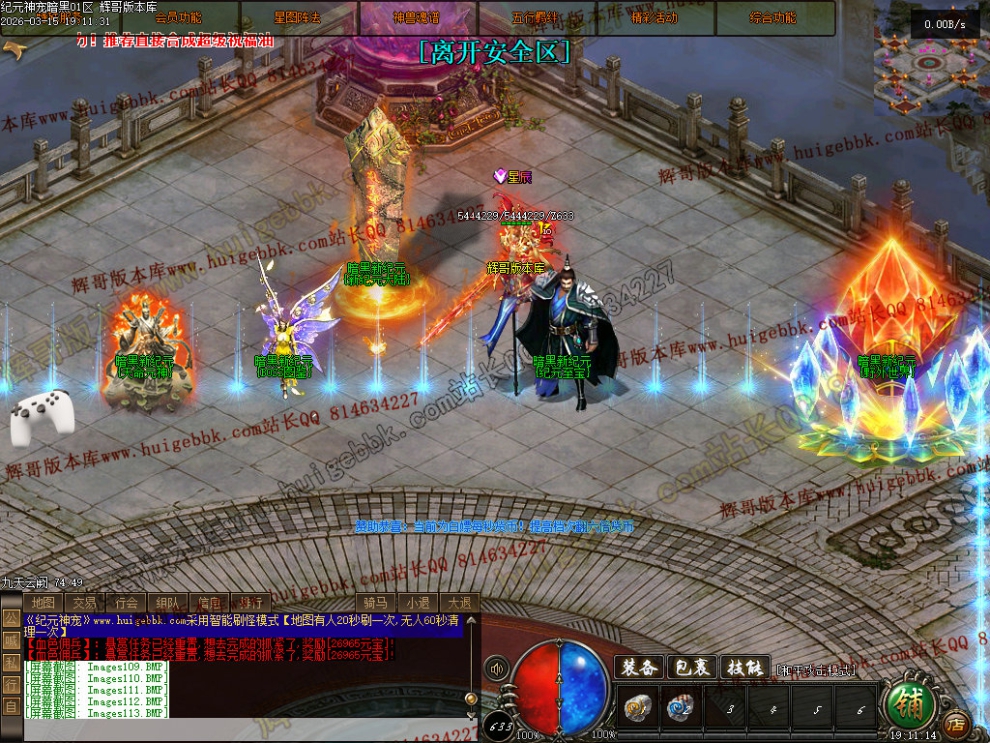This screenshot has width=990, height=743.
Task: Open the 包裹 inventory bag
Action: [x=693, y=667]
